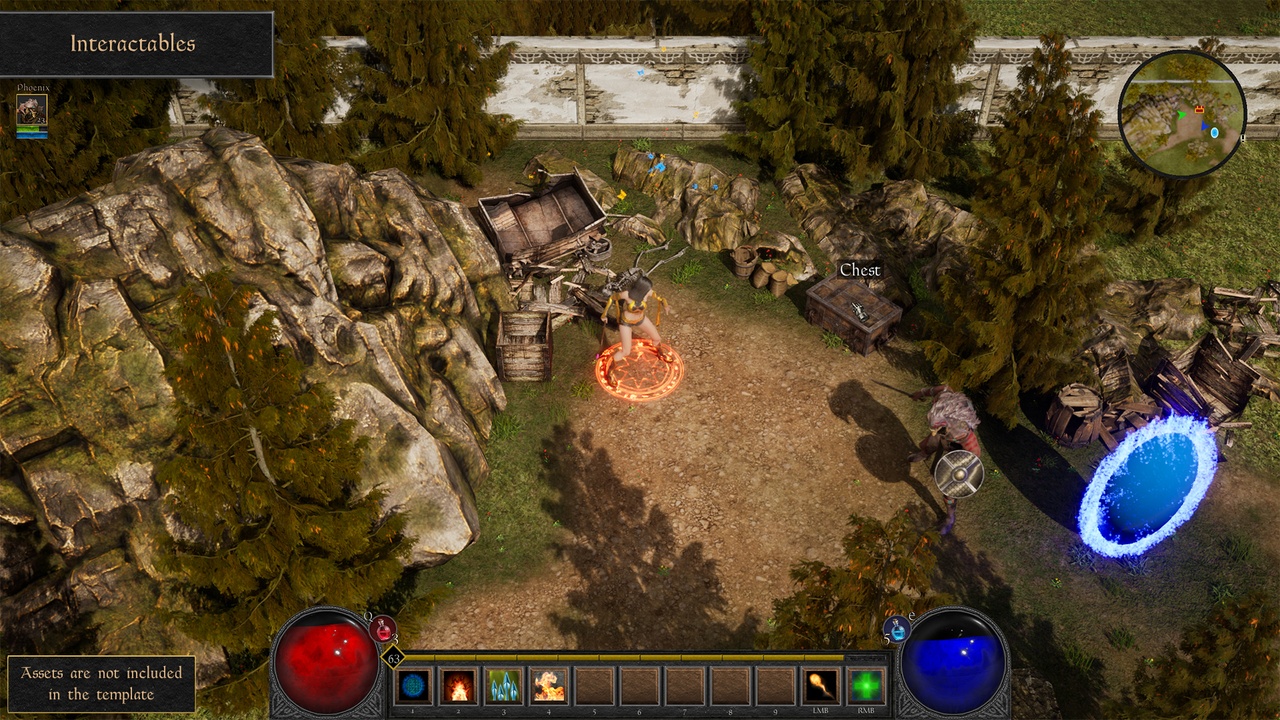Click empty hotbar slot 9
This screenshot has height=720, width=1280.
(x=774, y=685)
